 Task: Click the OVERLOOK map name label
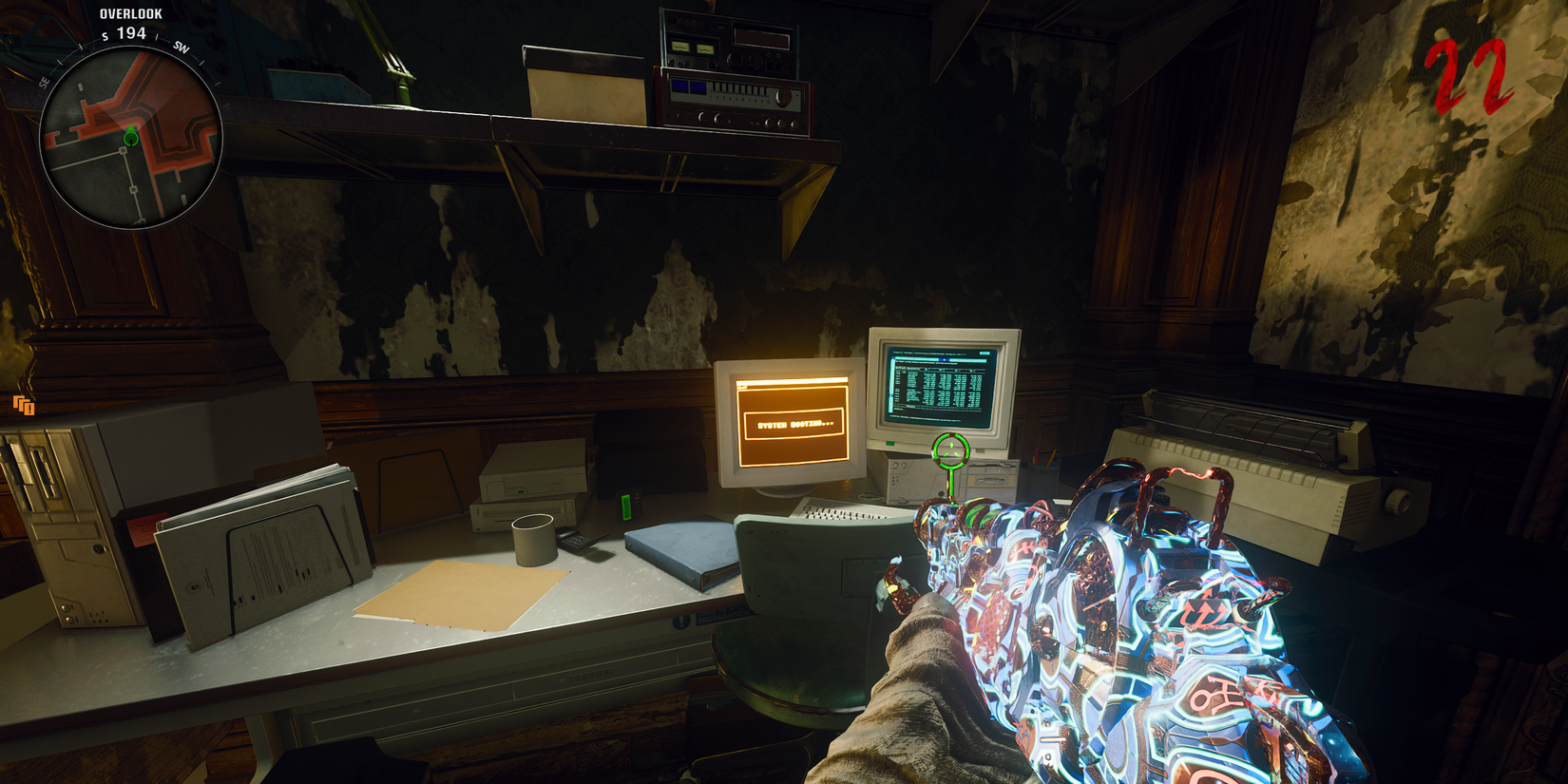(131, 13)
